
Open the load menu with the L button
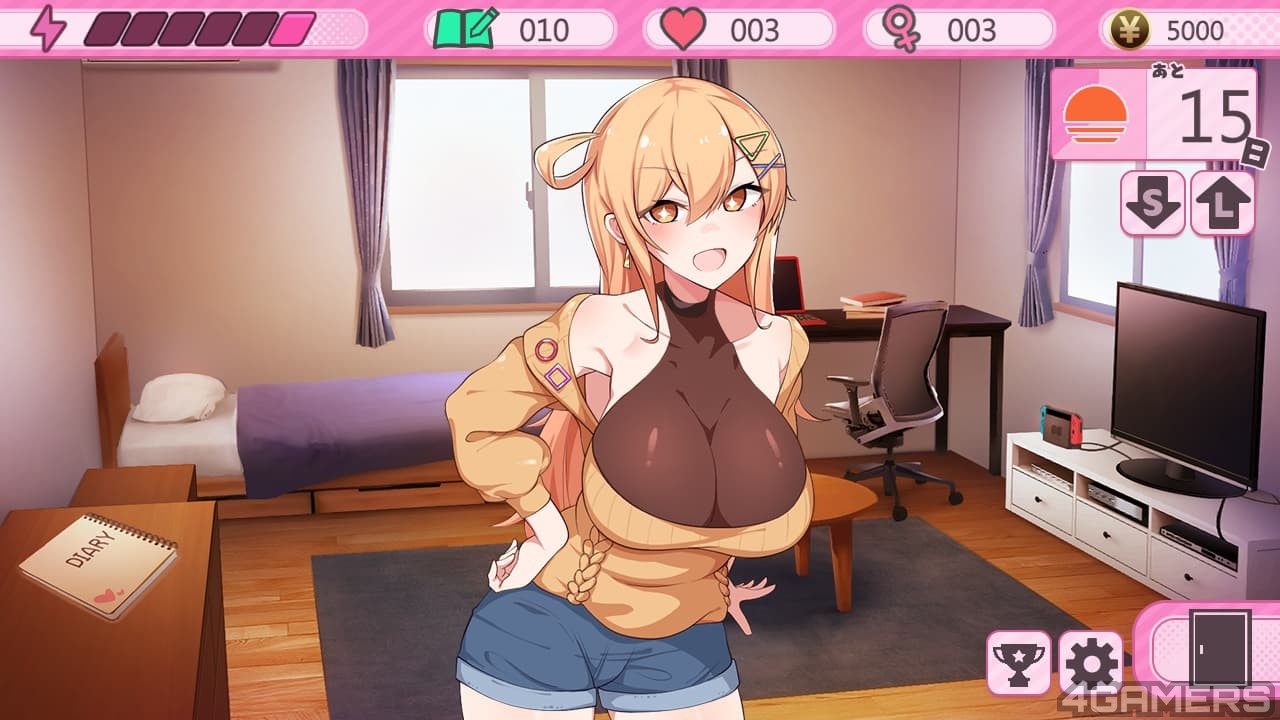click(x=1222, y=203)
